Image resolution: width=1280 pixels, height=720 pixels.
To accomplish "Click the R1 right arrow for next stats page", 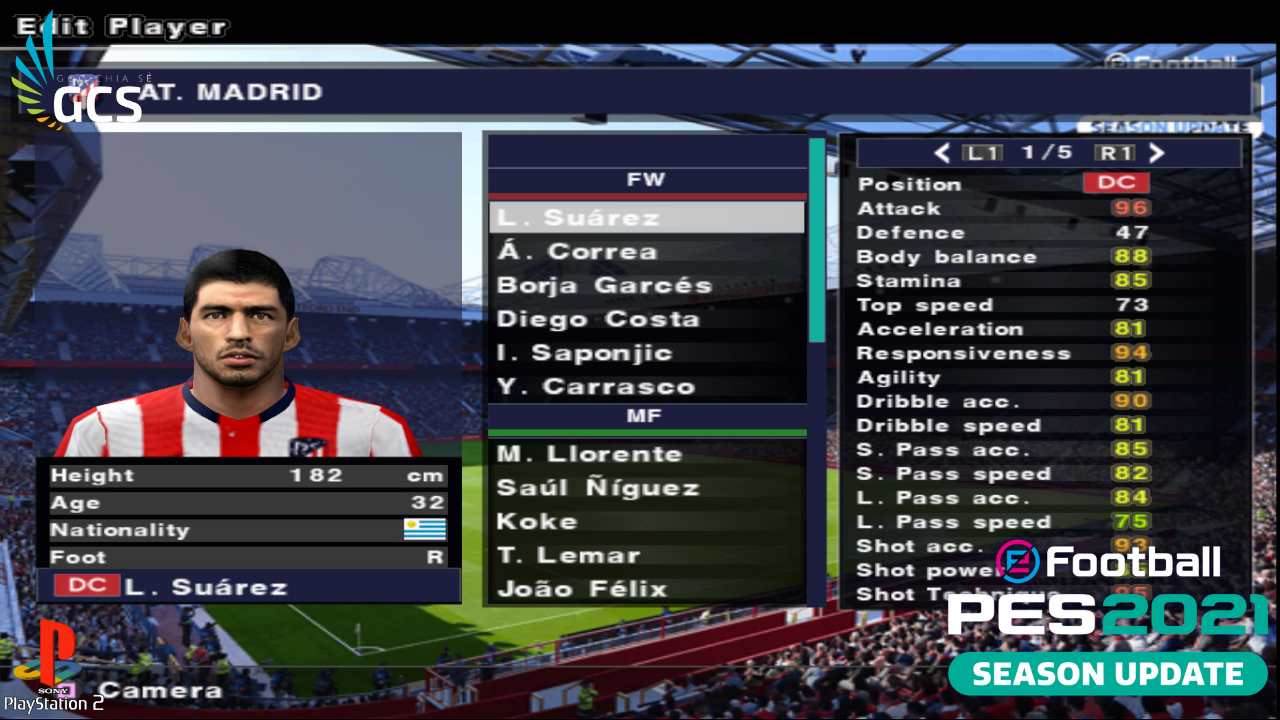I will pyautogui.click(x=1156, y=152).
